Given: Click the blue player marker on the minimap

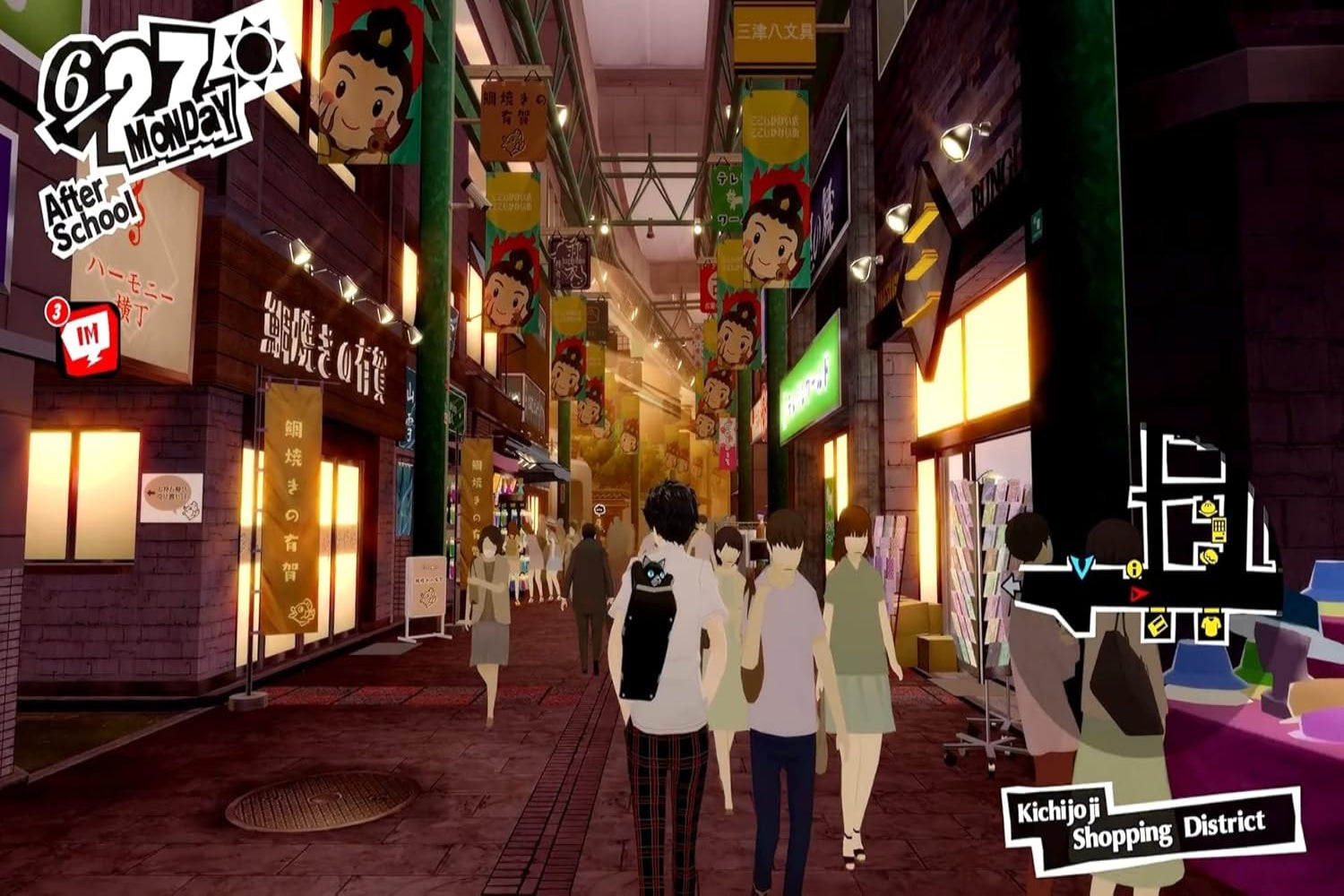Looking at the screenshot, I should (1081, 567).
